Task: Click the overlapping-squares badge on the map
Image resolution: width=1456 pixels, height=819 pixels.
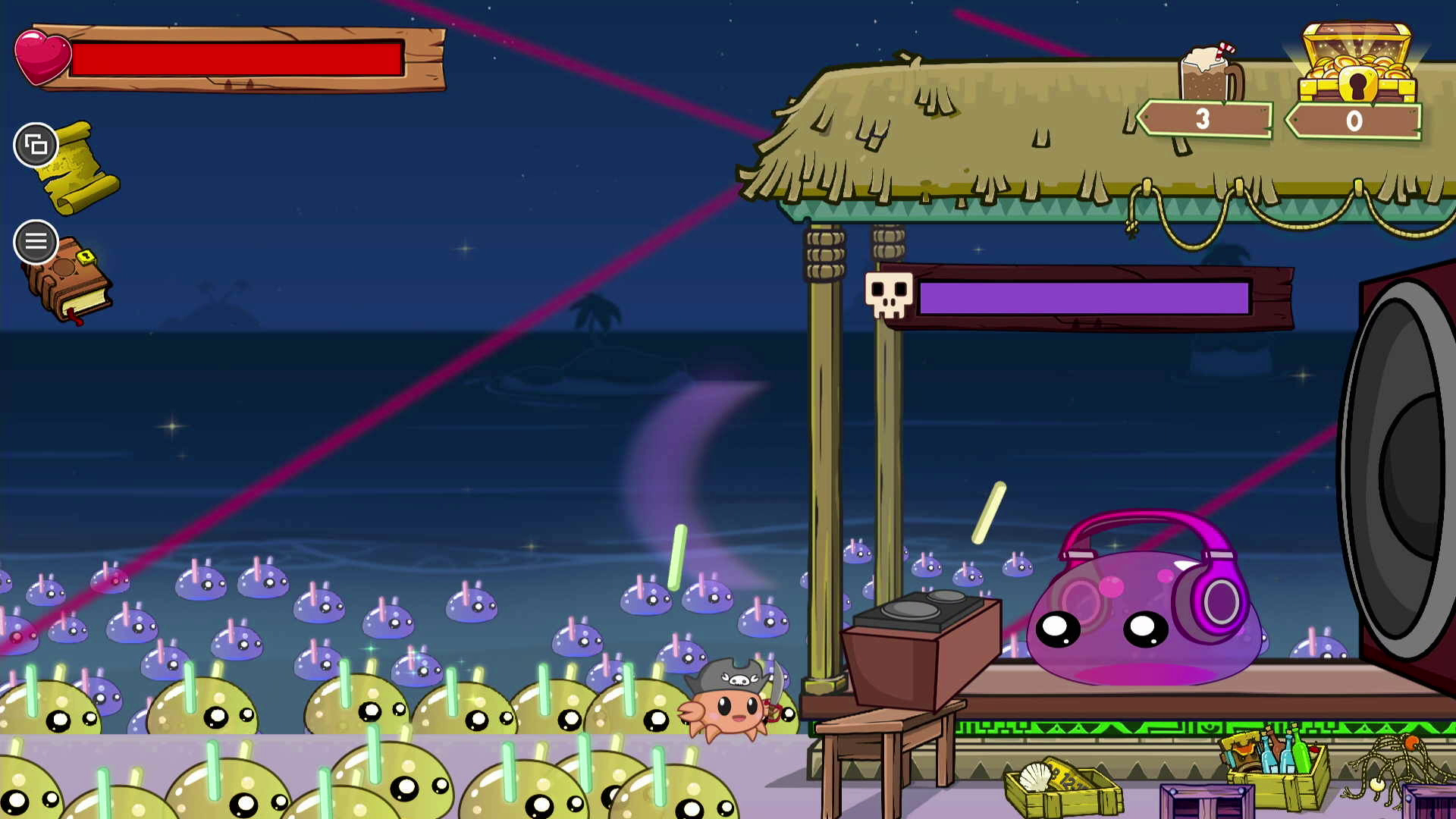Action: point(36,144)
